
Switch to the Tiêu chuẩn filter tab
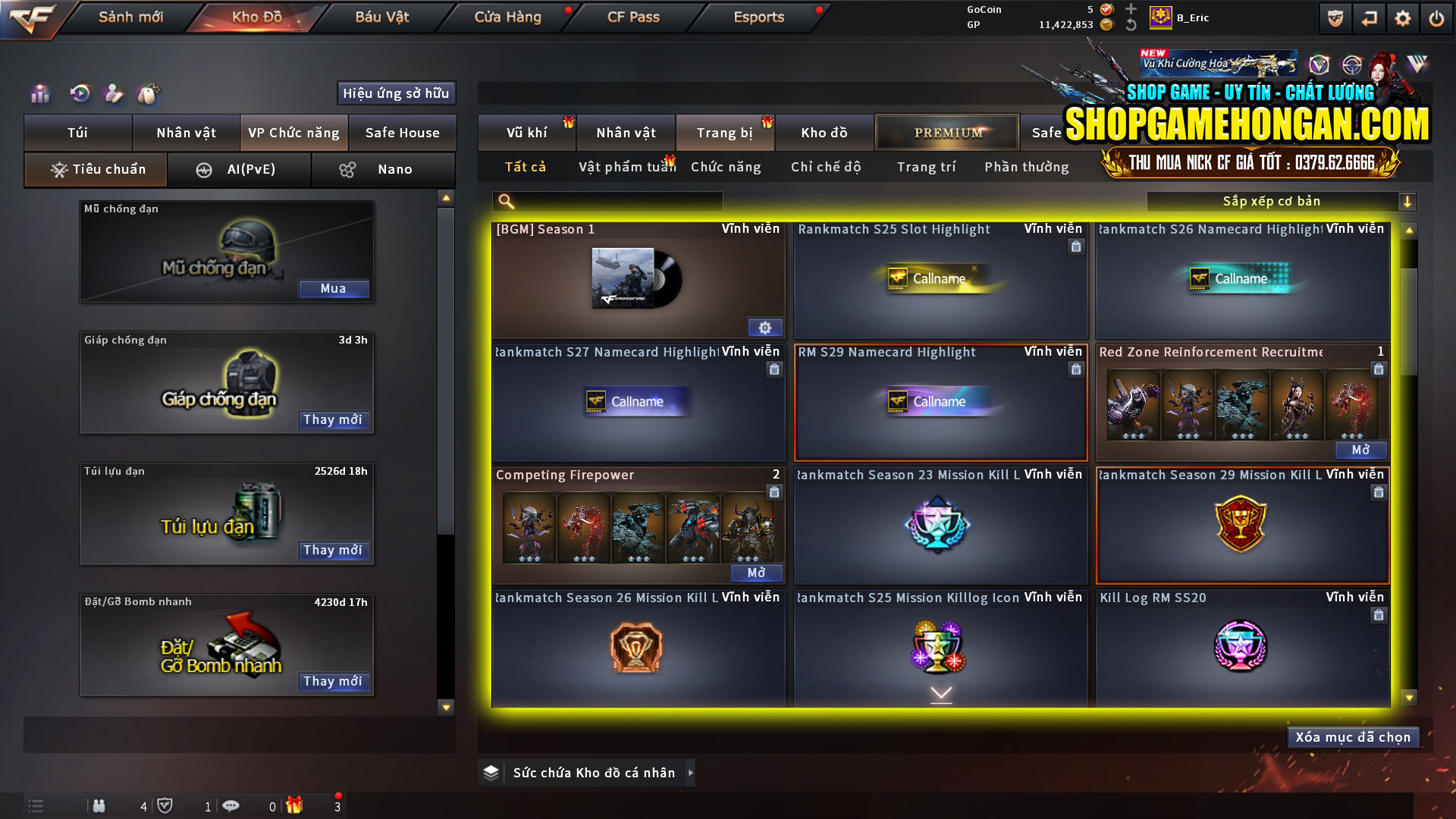click(x=95, y=169)
